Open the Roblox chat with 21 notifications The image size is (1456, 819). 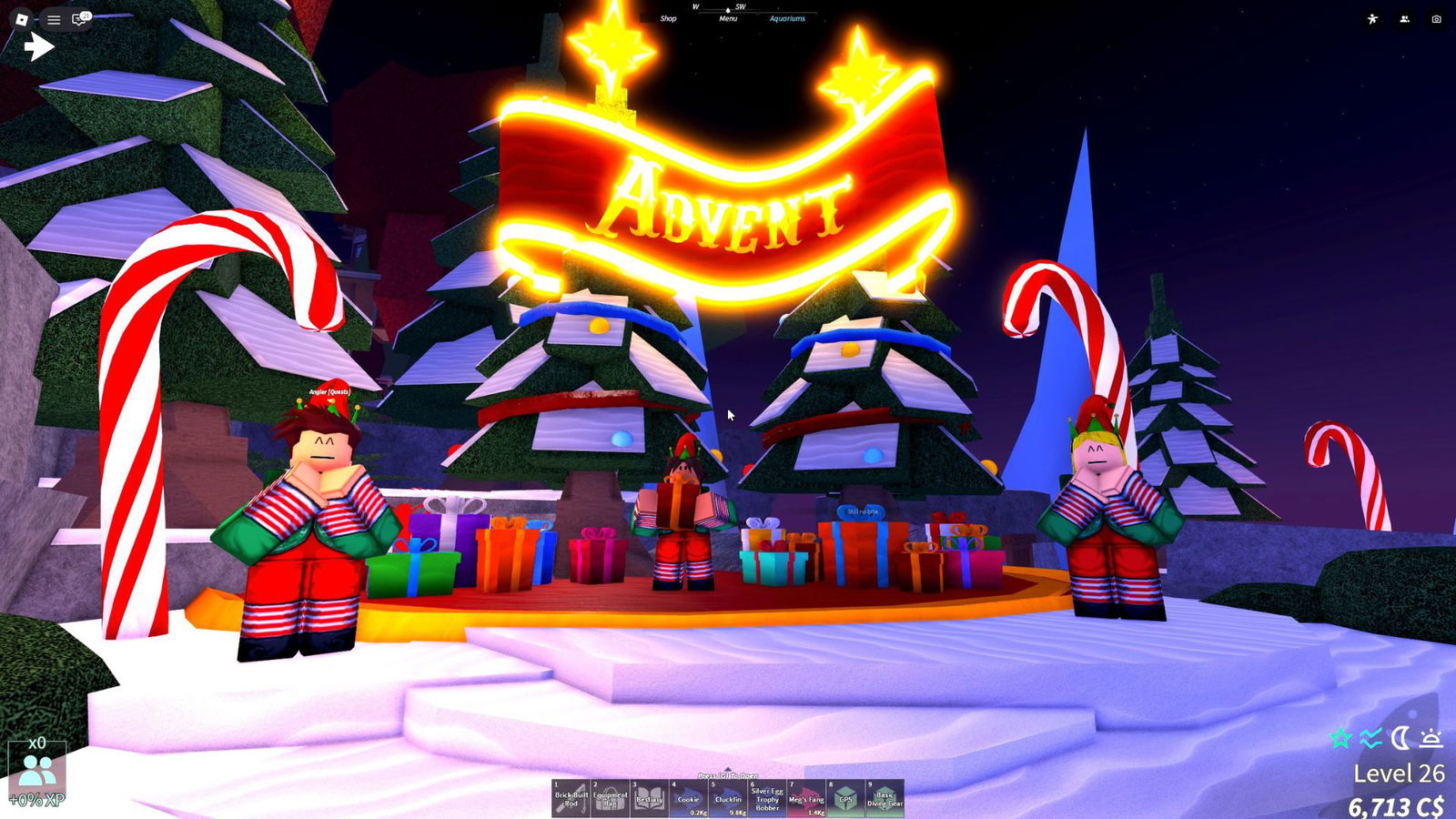pyautogui.click(x=78, y=19)
